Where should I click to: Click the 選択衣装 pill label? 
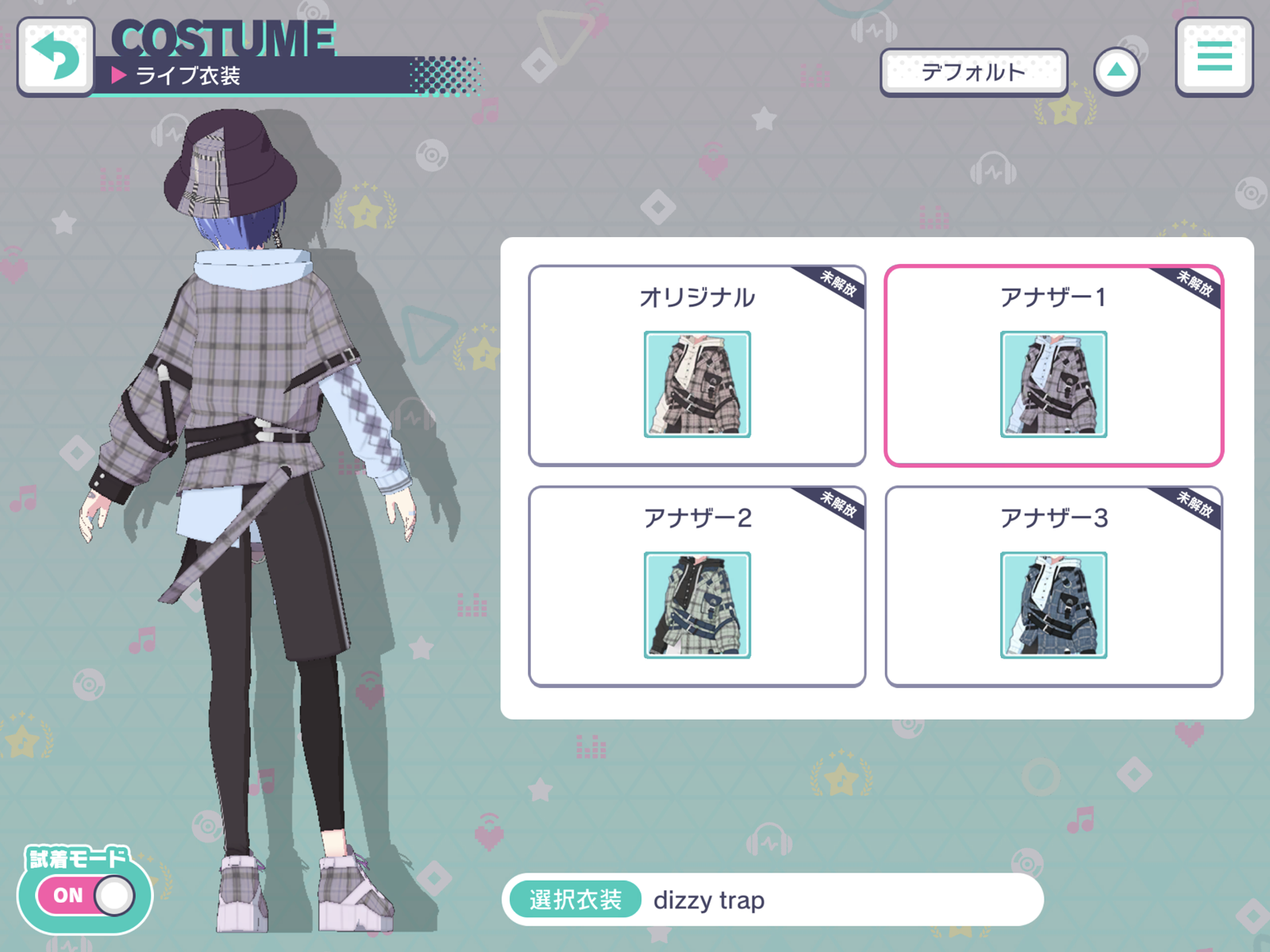tap(577, 900)
